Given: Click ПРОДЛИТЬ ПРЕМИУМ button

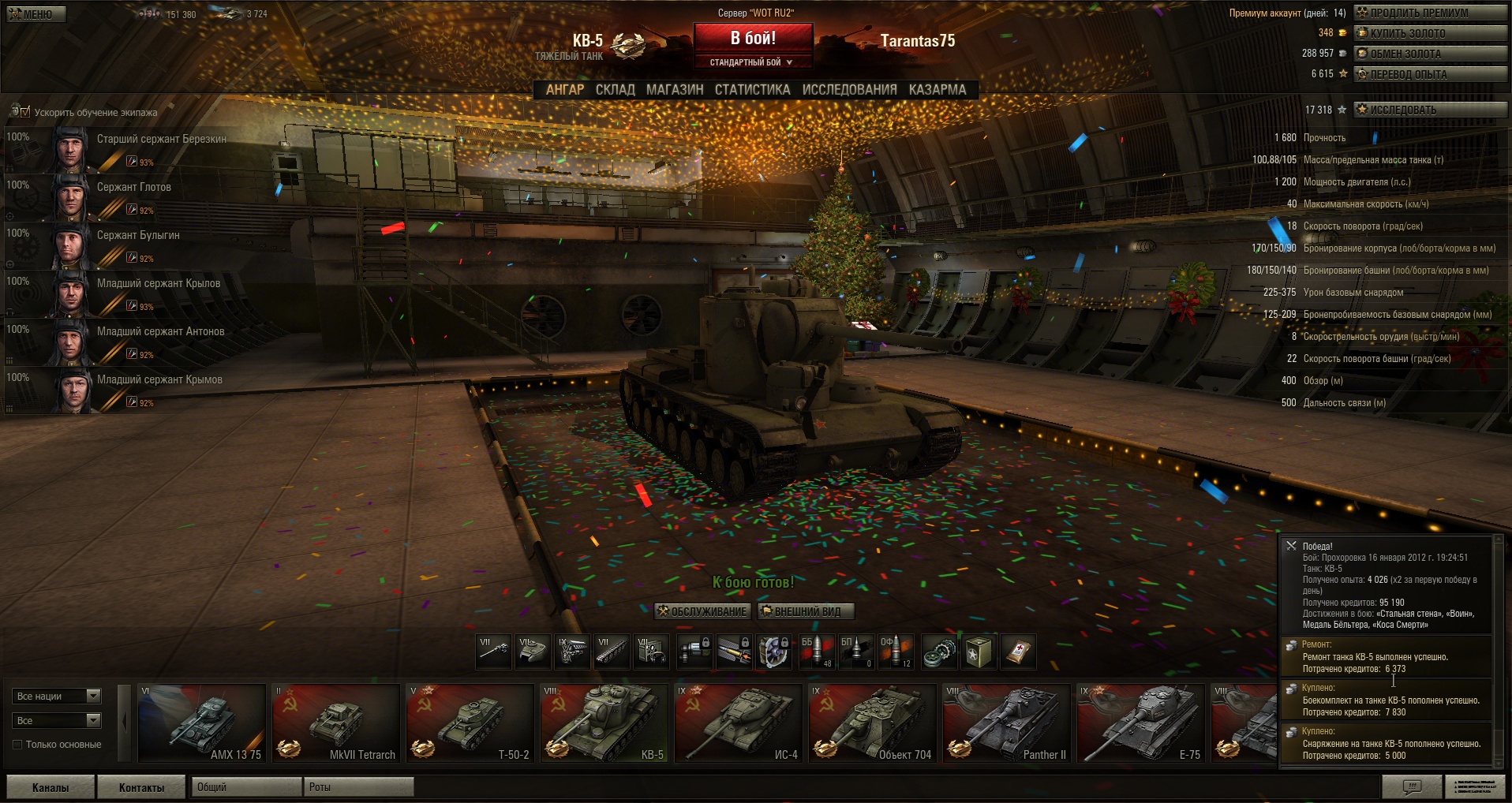Looking at the screenshot, I should [x=1429, y=13].
